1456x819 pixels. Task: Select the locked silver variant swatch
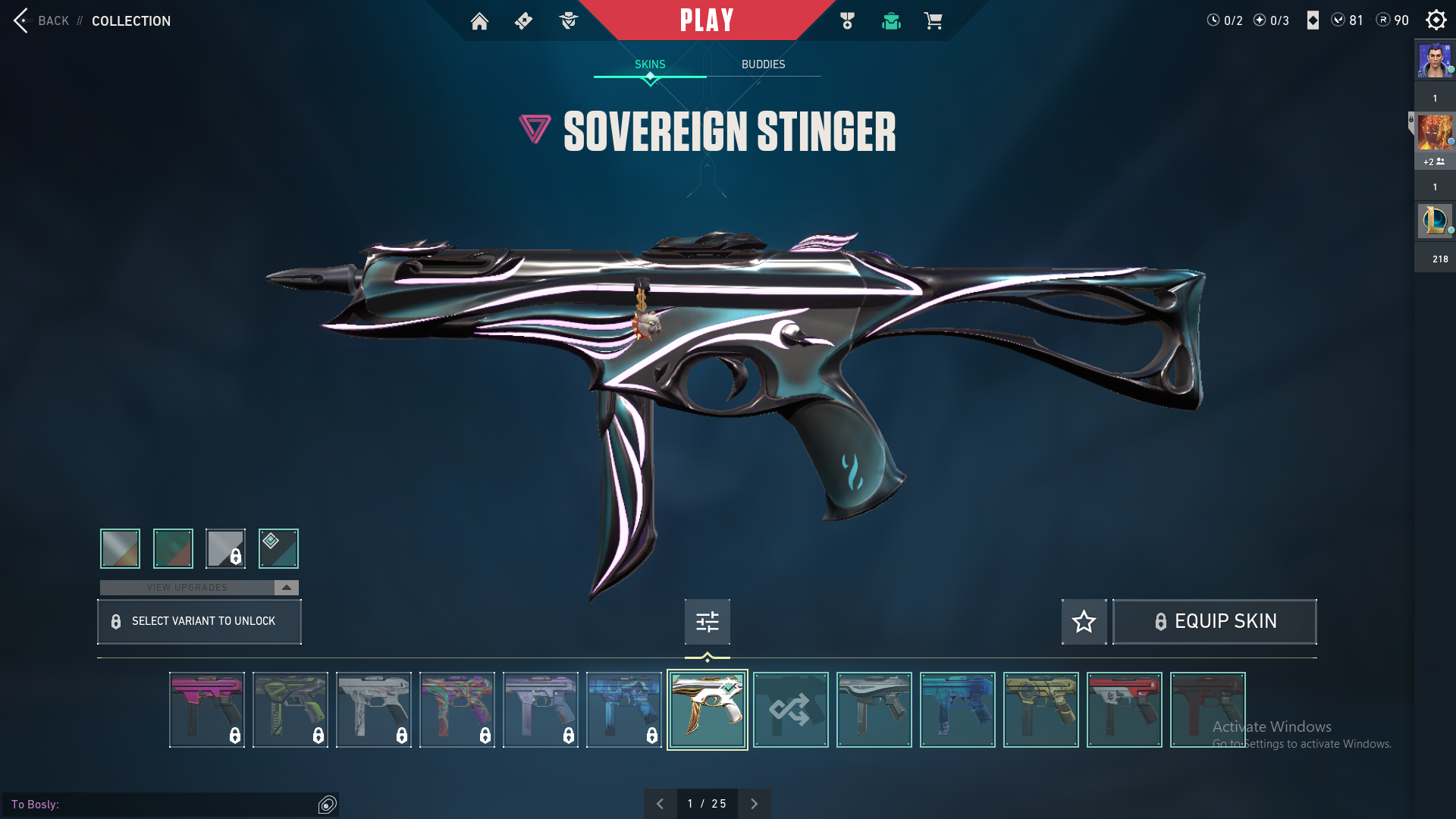pos(225,548)
